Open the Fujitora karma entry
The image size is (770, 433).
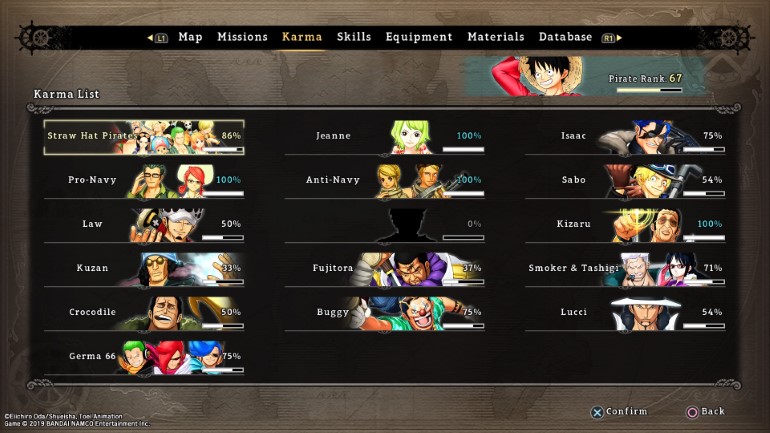(385, 268)
